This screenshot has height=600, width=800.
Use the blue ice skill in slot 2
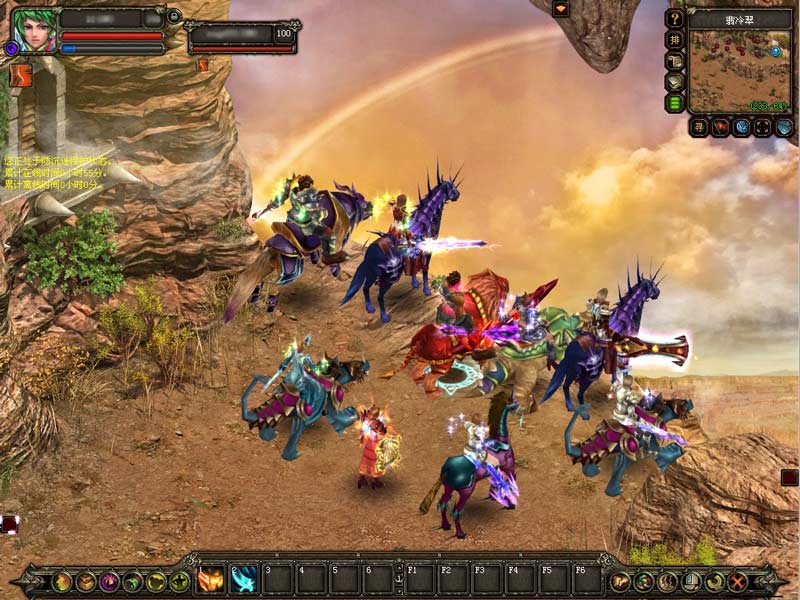pos(244,578)
